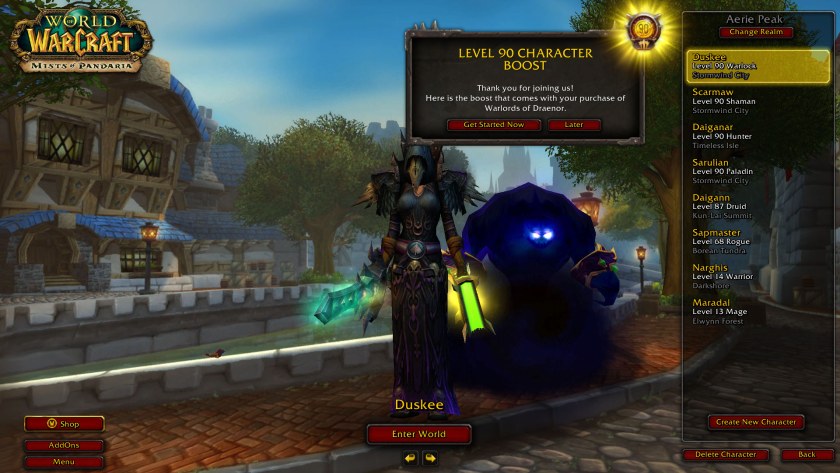Rotate character with left arrow button
This screenshot has width=840, height=473.
click(x=410, y=458)
